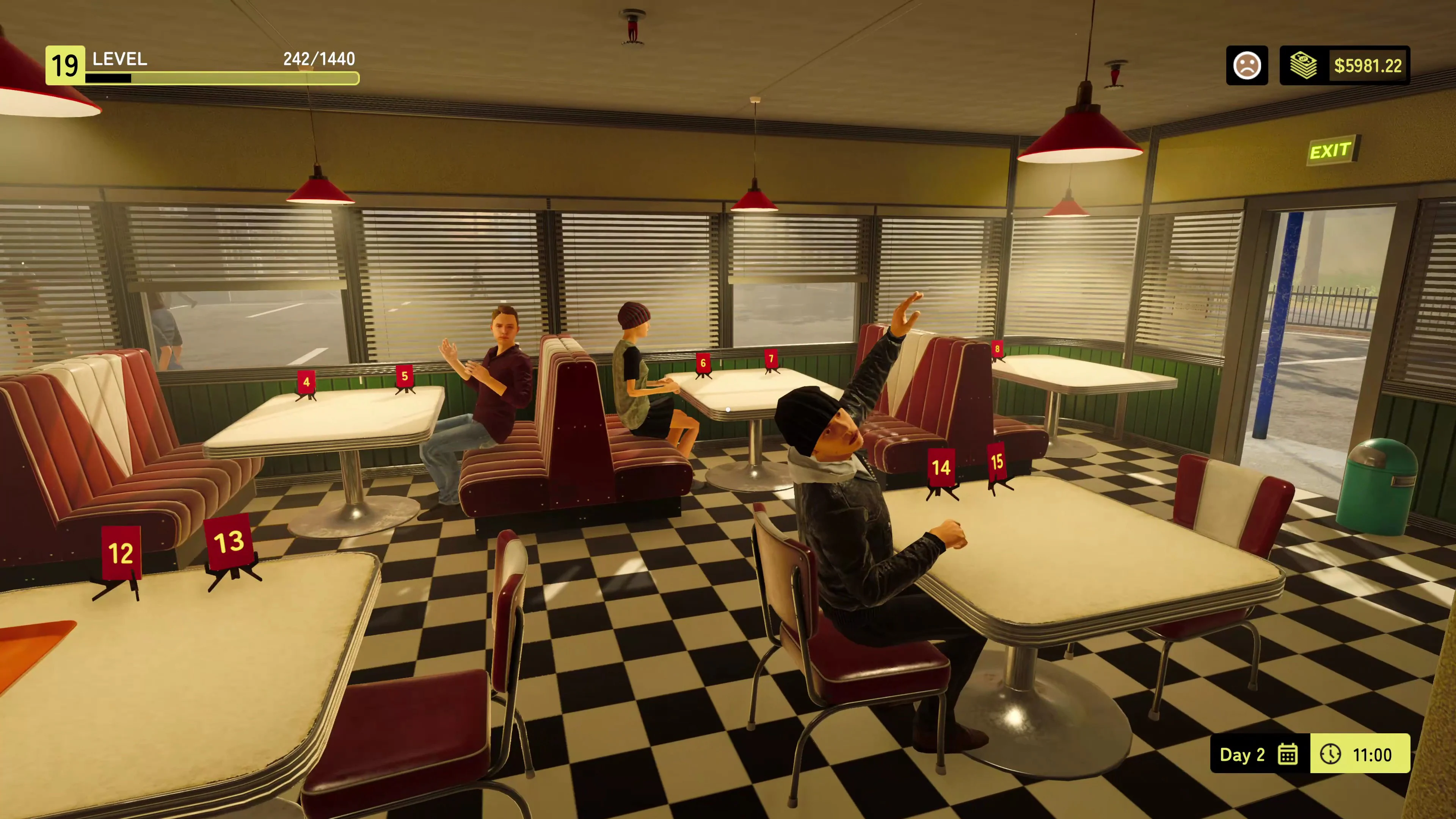Click the money stack icon near balance
Image resolution: width=1456 pixels, height=819 pixels.
[x=1304, y=66]
